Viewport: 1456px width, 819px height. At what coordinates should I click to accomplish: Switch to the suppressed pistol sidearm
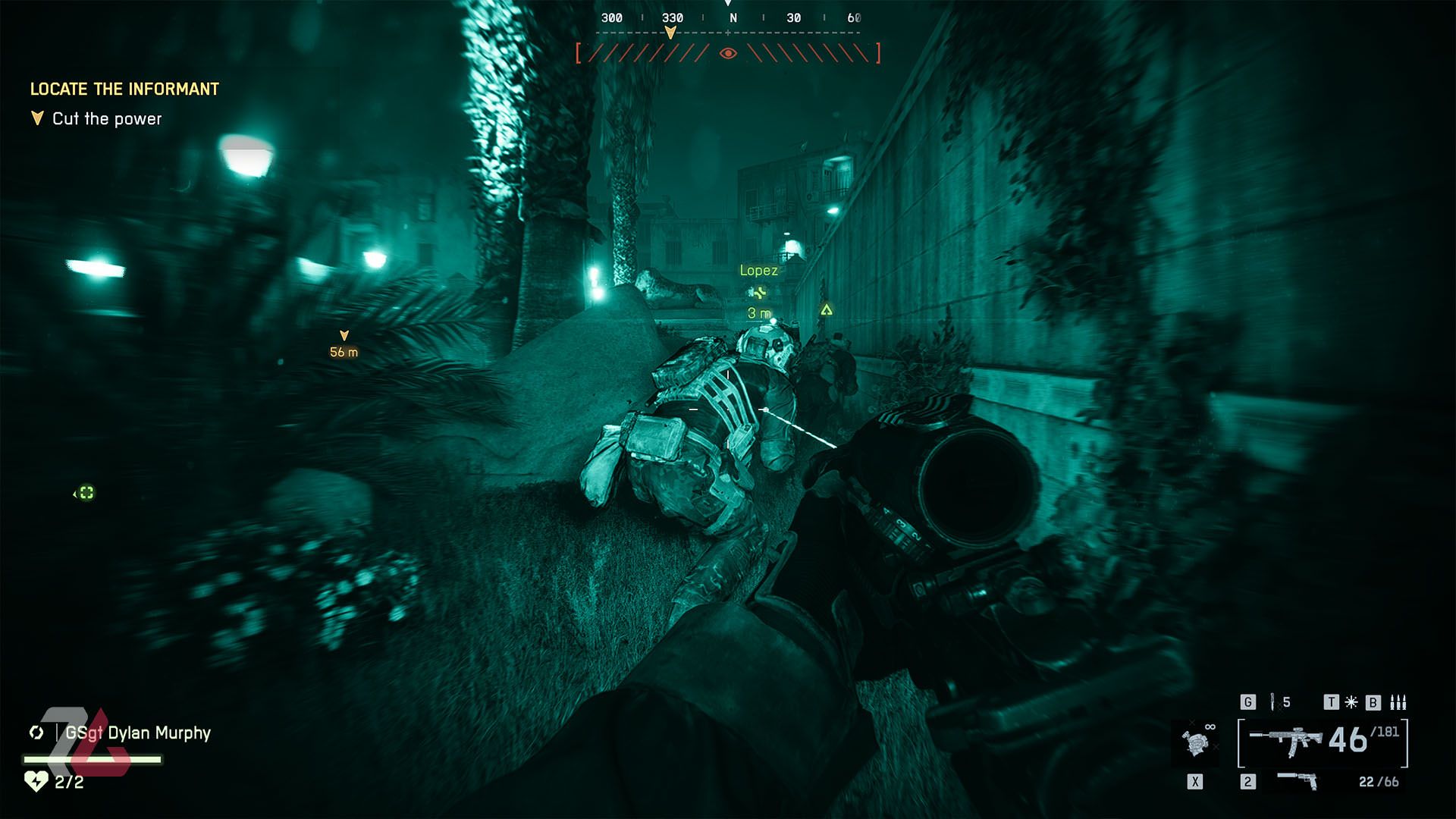[x=1297, y=780]
